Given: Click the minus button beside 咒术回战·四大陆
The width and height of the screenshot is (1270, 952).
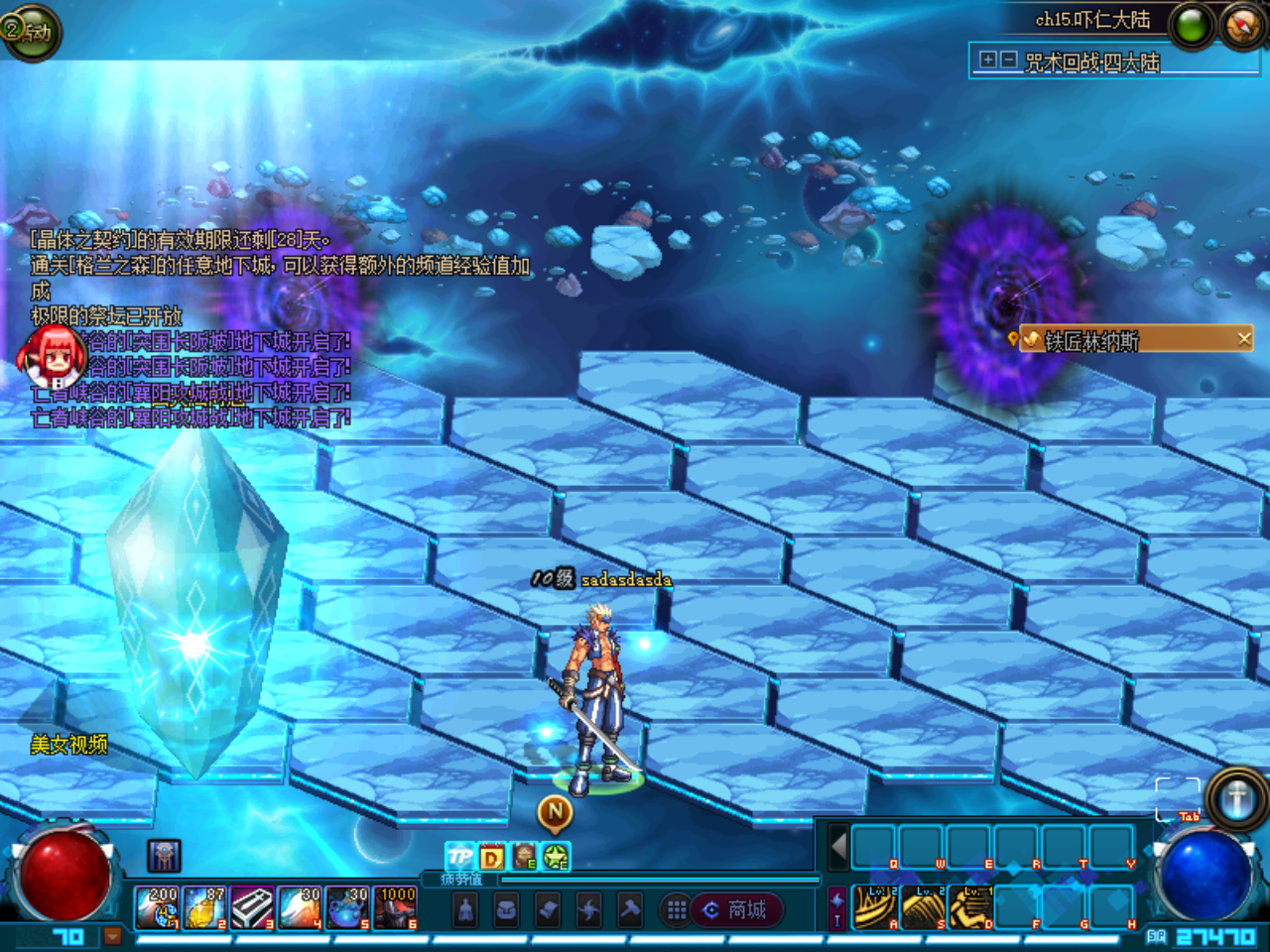Looking at the screenshot, I should pos(1008,59).
